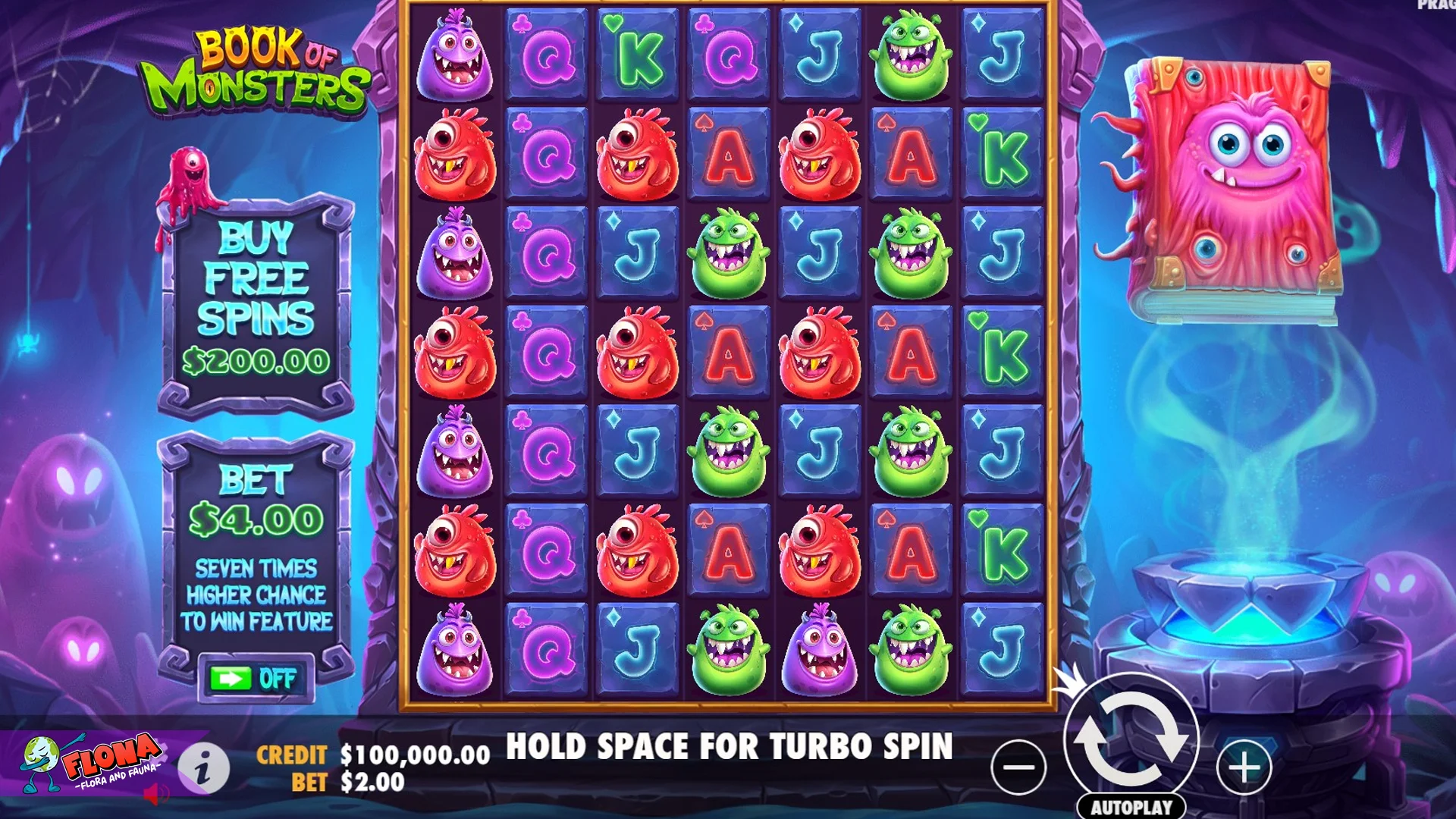1456x819 pixels.
Task: Mute sound via the red speaker icon
Action: coord(156,794)
